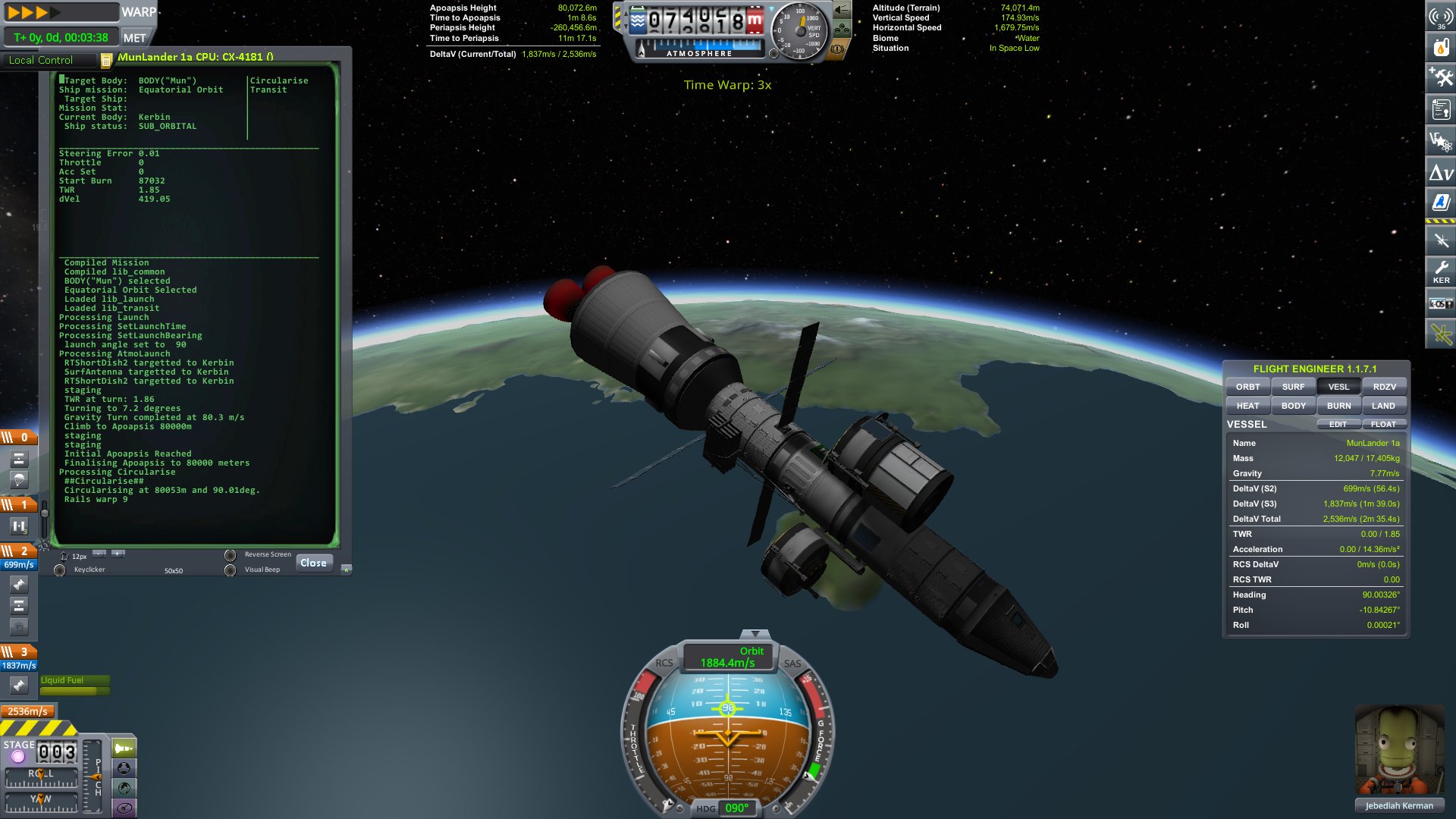Show the RDZV rendezvous readouts
This screenshot has width=1456, height=819.
tap(1384, 387)
